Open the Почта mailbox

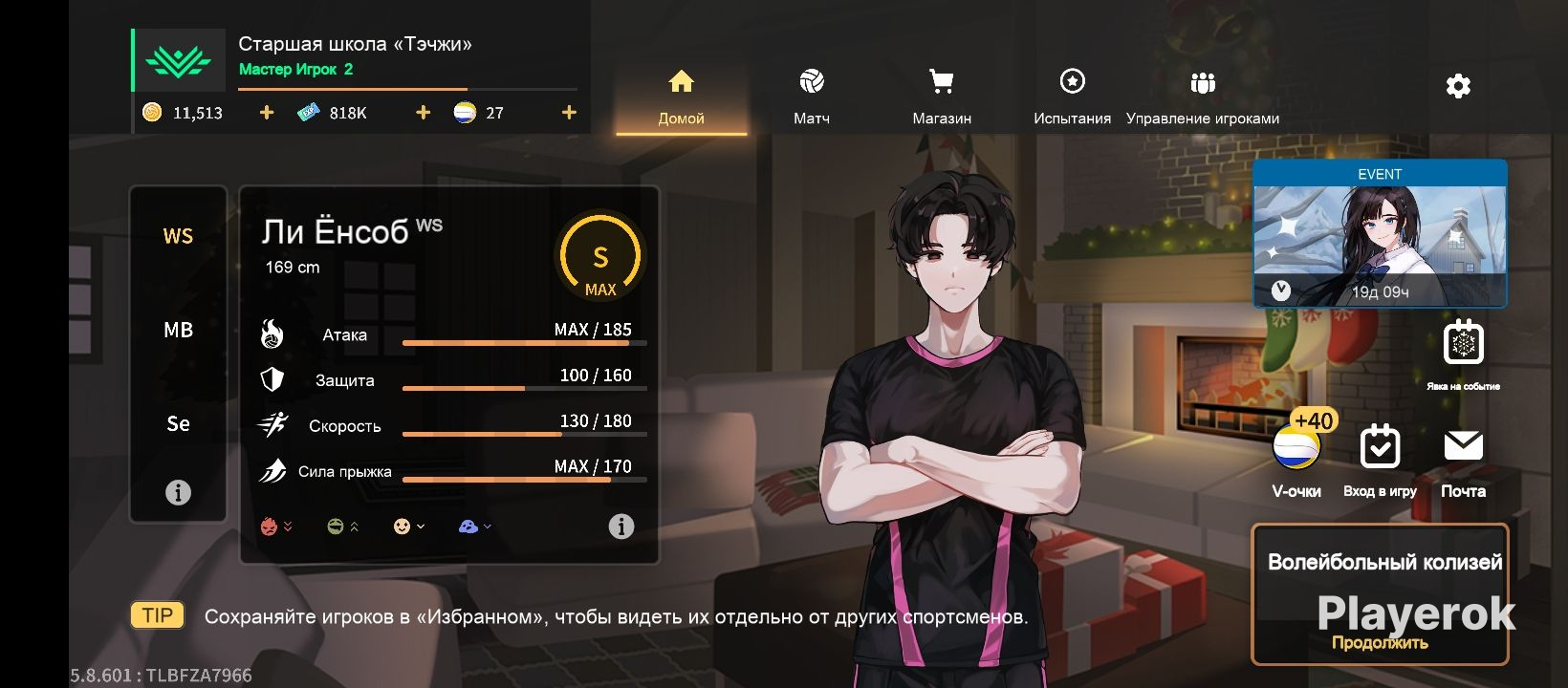(x=1463, y=457)
